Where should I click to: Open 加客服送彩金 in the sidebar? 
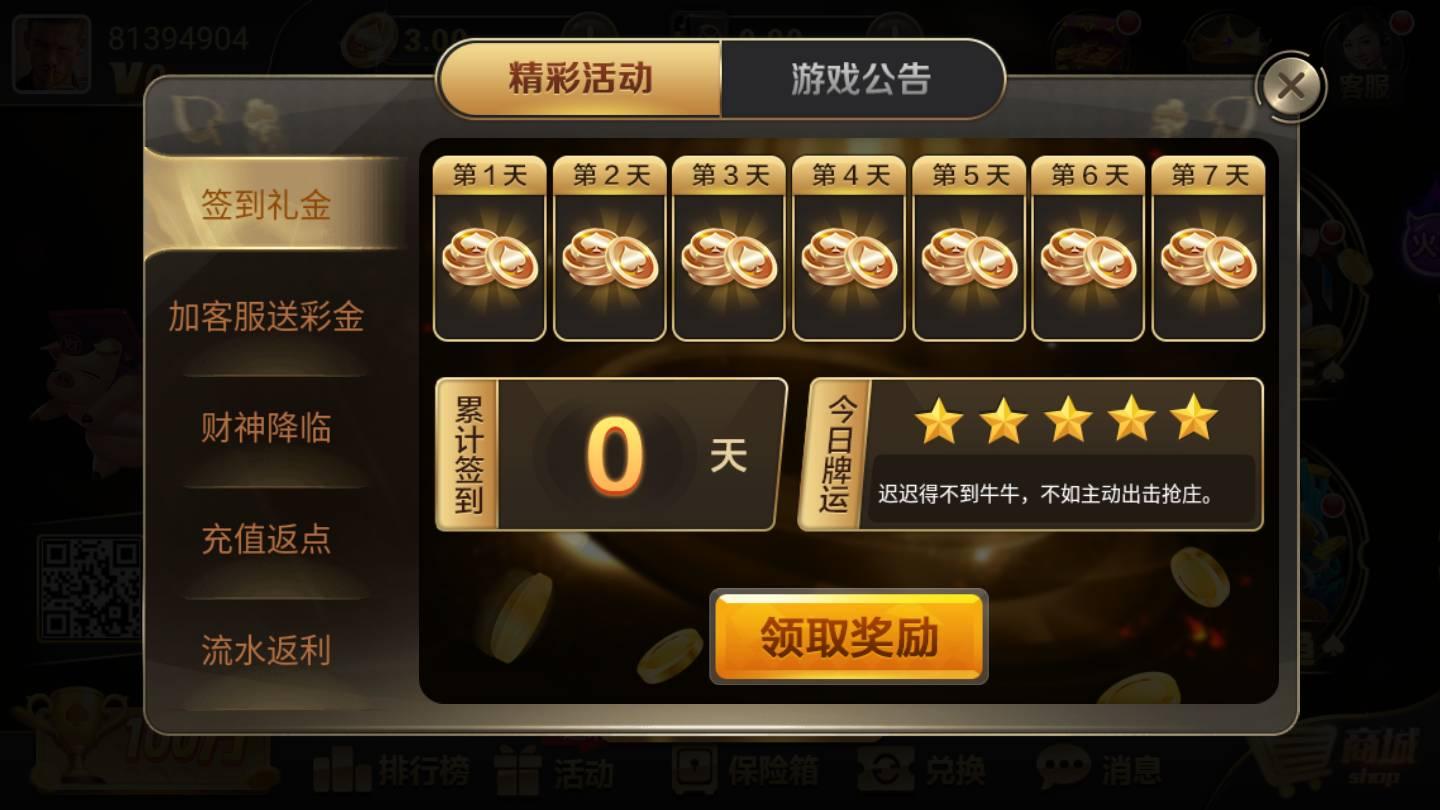point(266,317)
